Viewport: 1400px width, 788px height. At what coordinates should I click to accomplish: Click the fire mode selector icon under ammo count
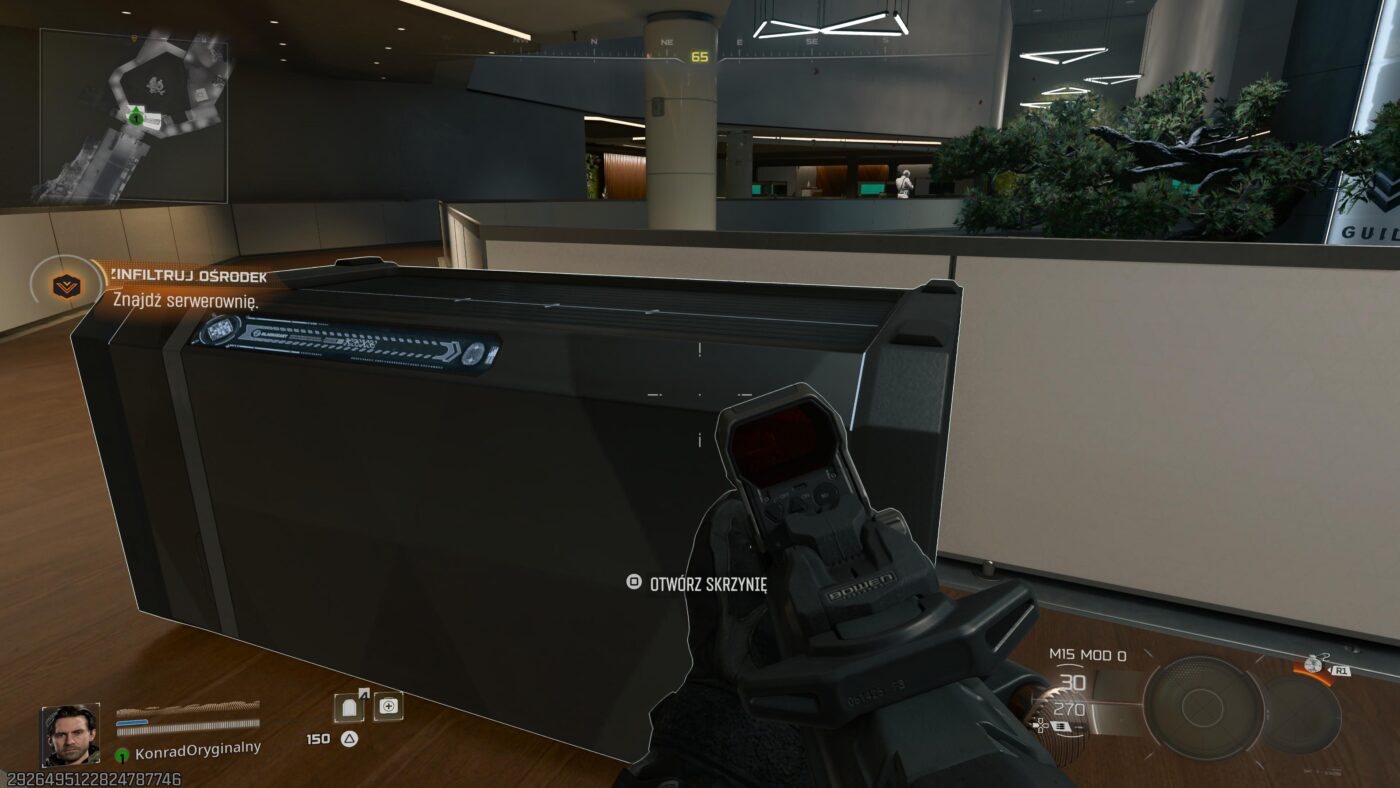pos(1060,728)
